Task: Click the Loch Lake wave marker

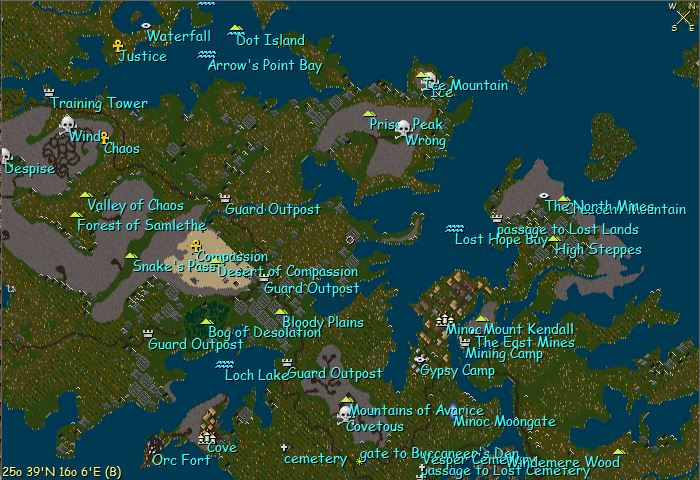Action: click(x=225, y=364)
